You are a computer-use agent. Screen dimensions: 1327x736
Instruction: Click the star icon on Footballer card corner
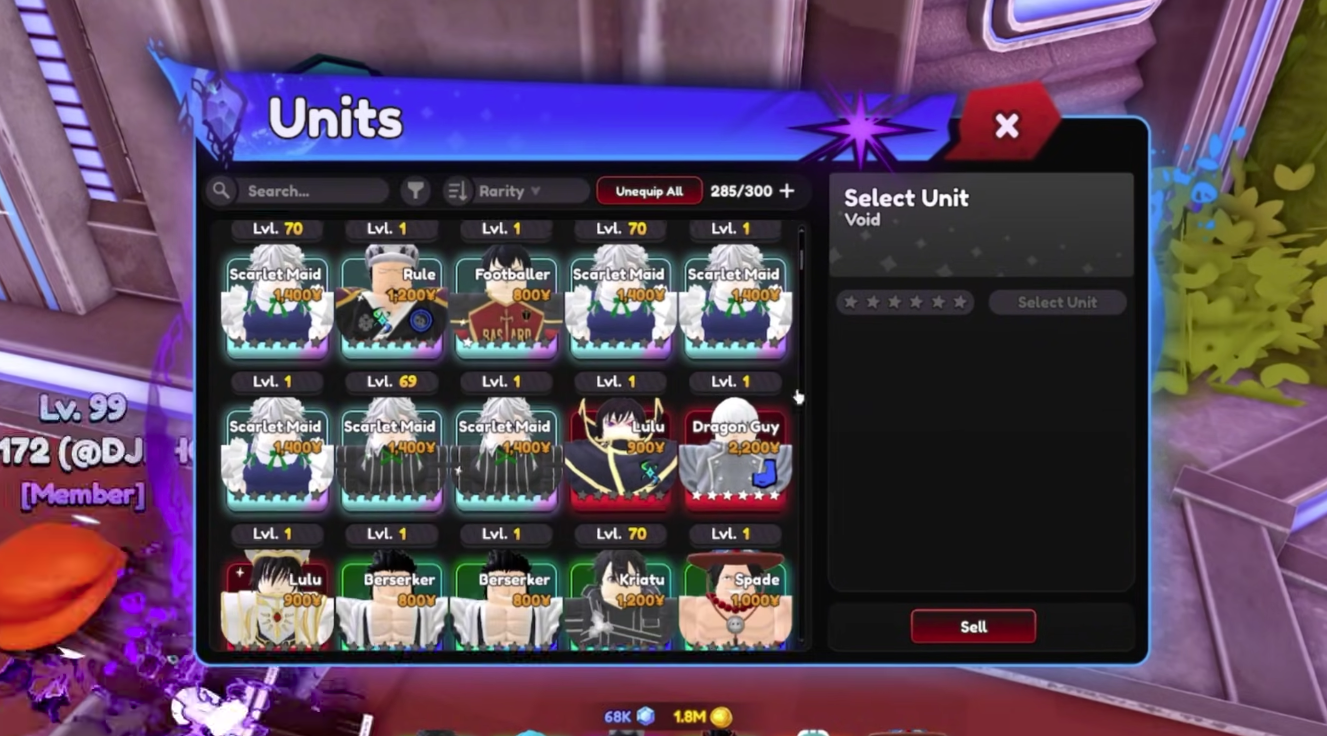click(x=467, y=343)
